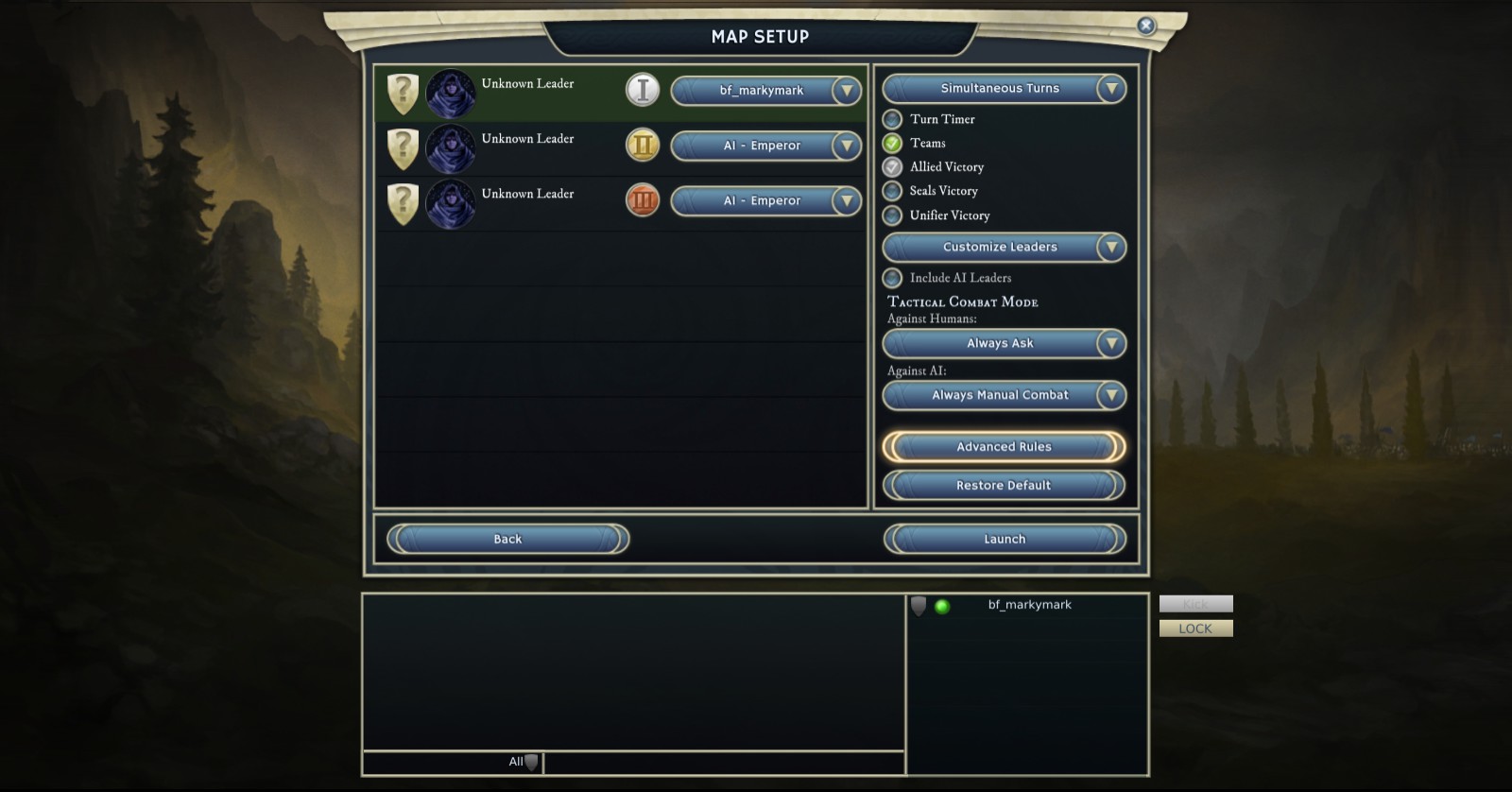Image resolution: width=1512 pixels, height=792 pixels.
Task: Go Back to previous screen
Action: (507, 540)
